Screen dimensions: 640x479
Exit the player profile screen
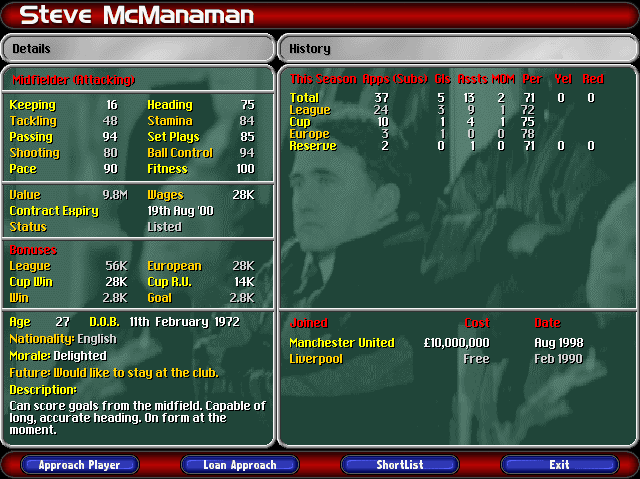point(559,465)
